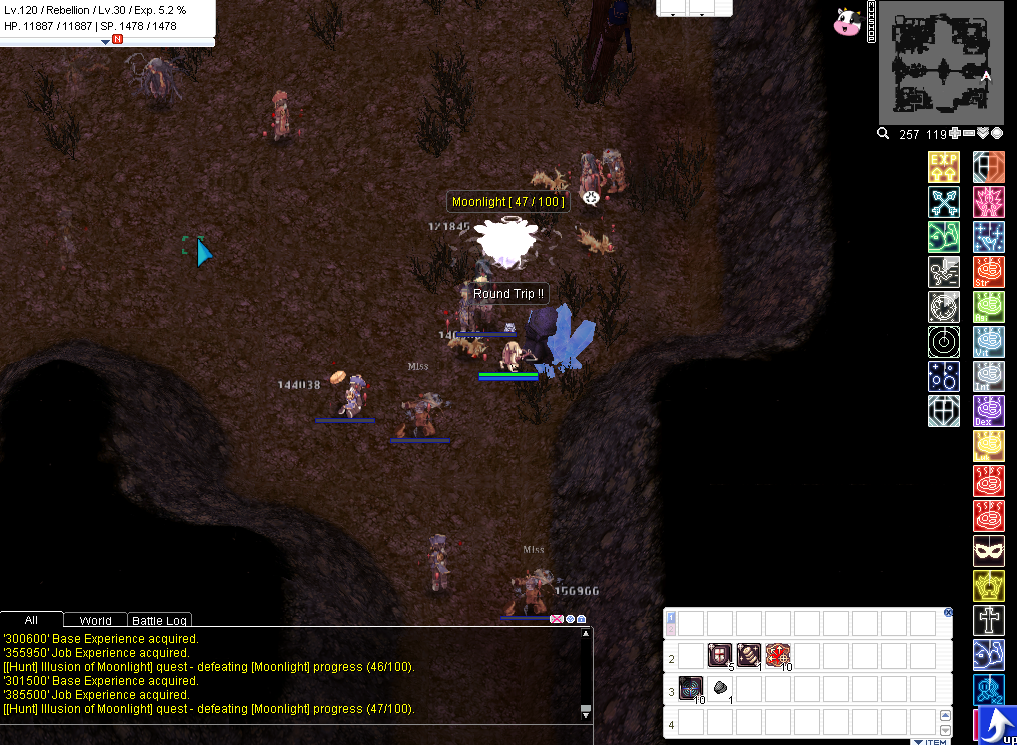The height and width of the screenshot is (745, 1017).
Task: Open the cow mascot shop icon
Action: [x=847, y=21]
